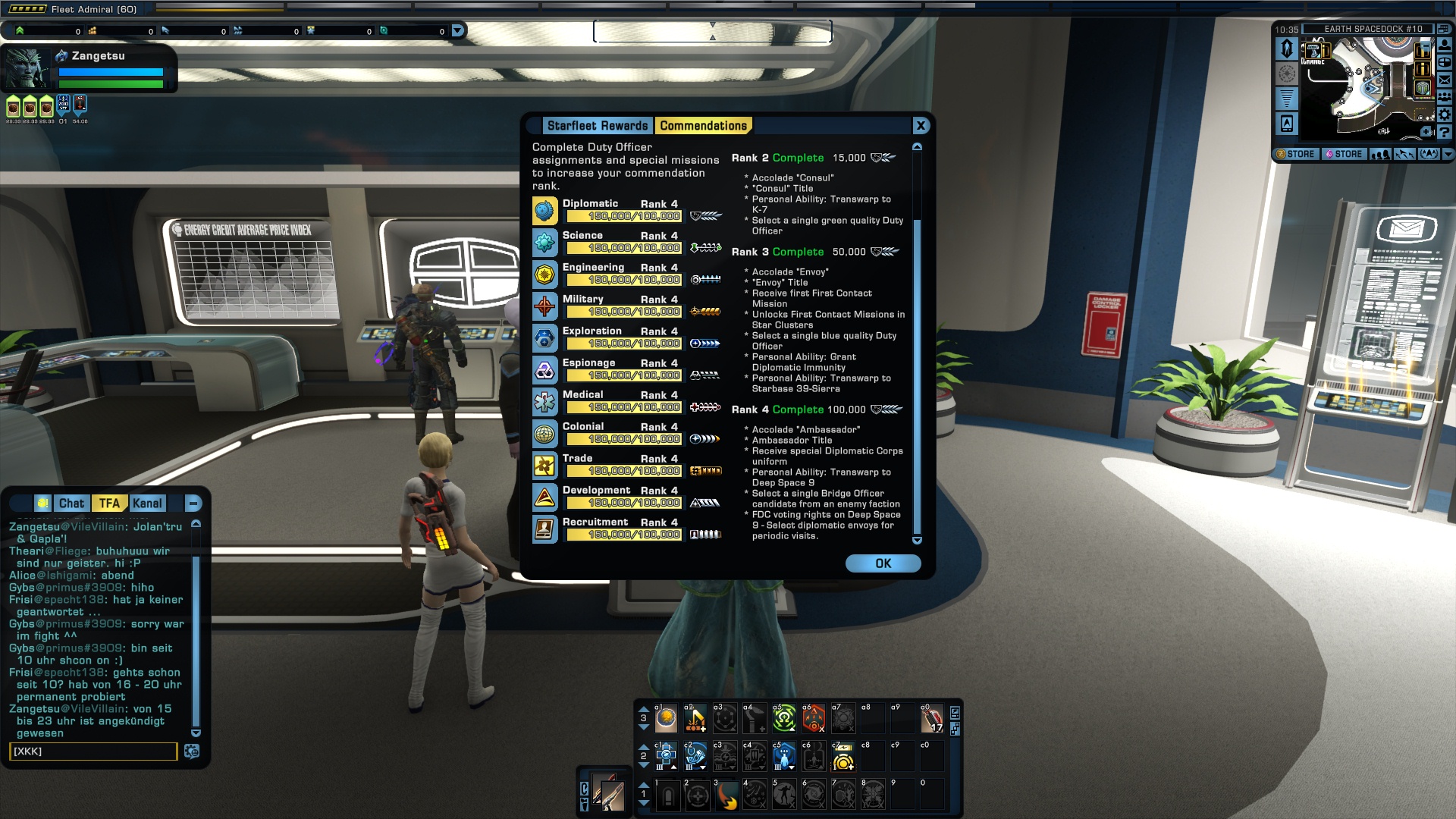Open the Chat tab in chat window
The image size is (1456, 819).
[x=71, y=504]
